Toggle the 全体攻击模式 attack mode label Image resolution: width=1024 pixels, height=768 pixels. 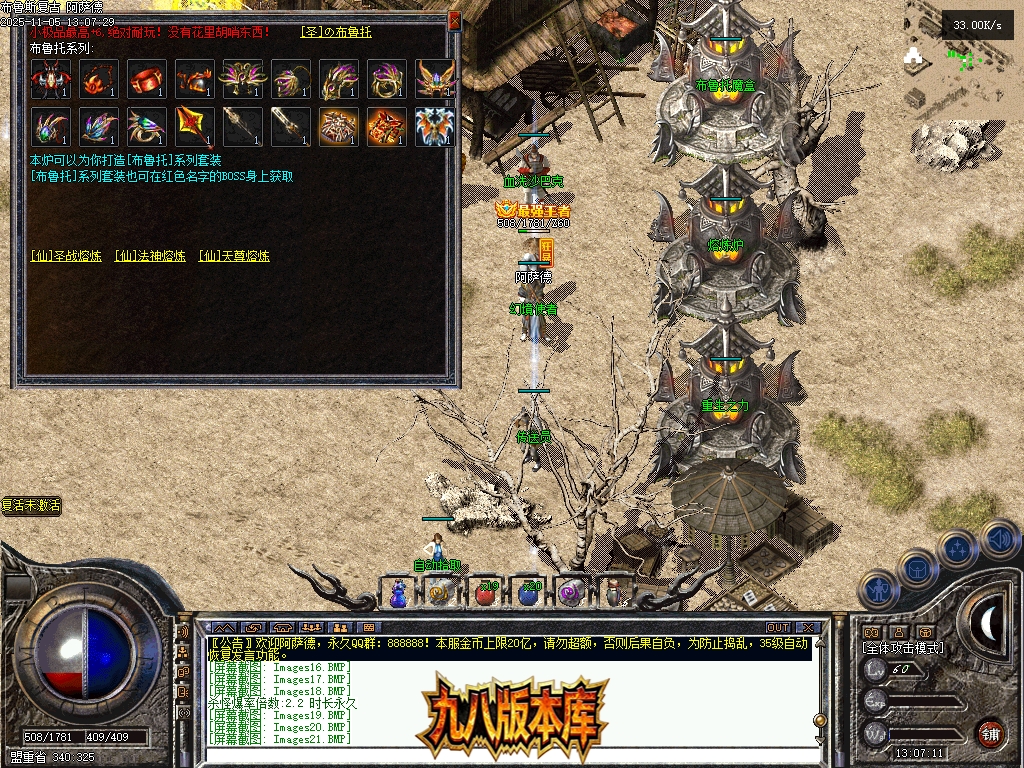click(x=903, y=648)
